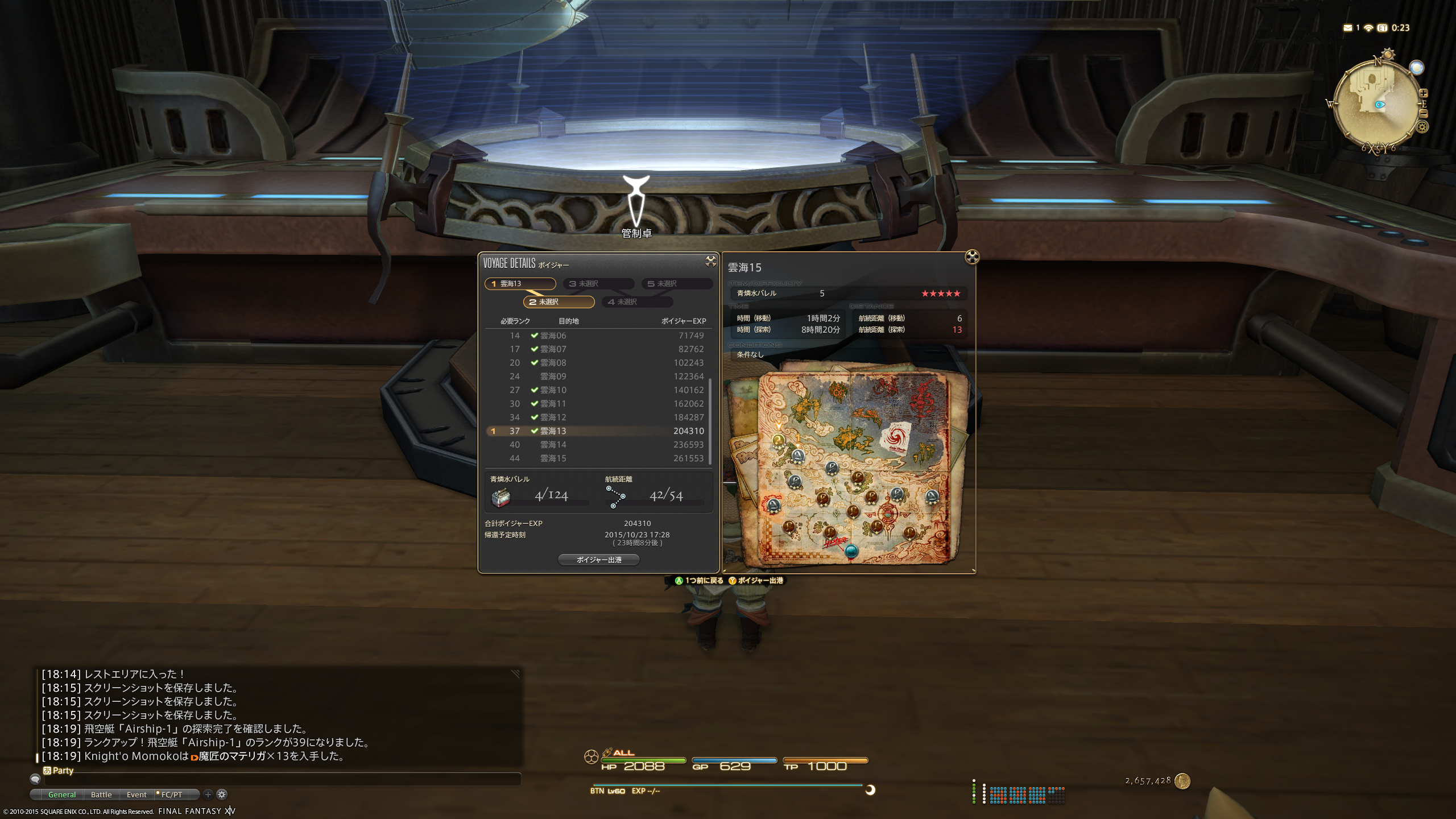Switch chat to the General tab

61,795
